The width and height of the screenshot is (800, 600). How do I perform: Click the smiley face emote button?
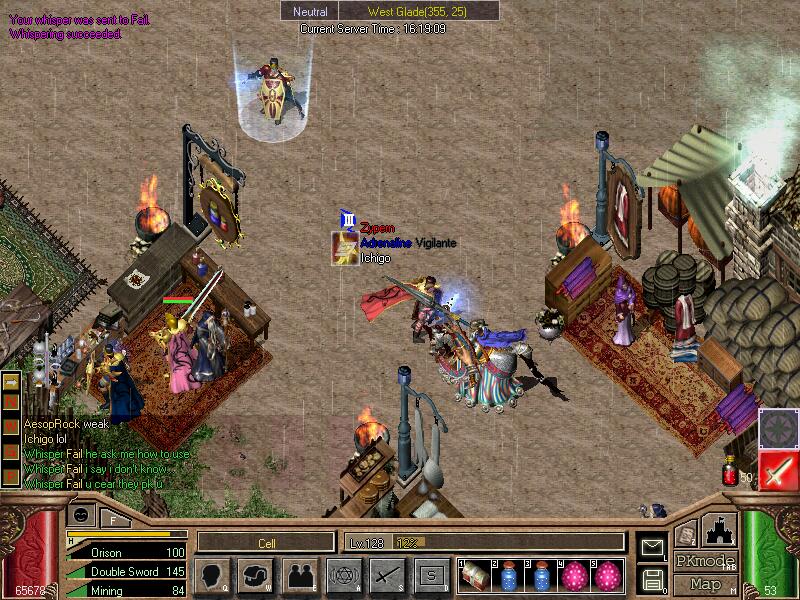click(81, 515)
